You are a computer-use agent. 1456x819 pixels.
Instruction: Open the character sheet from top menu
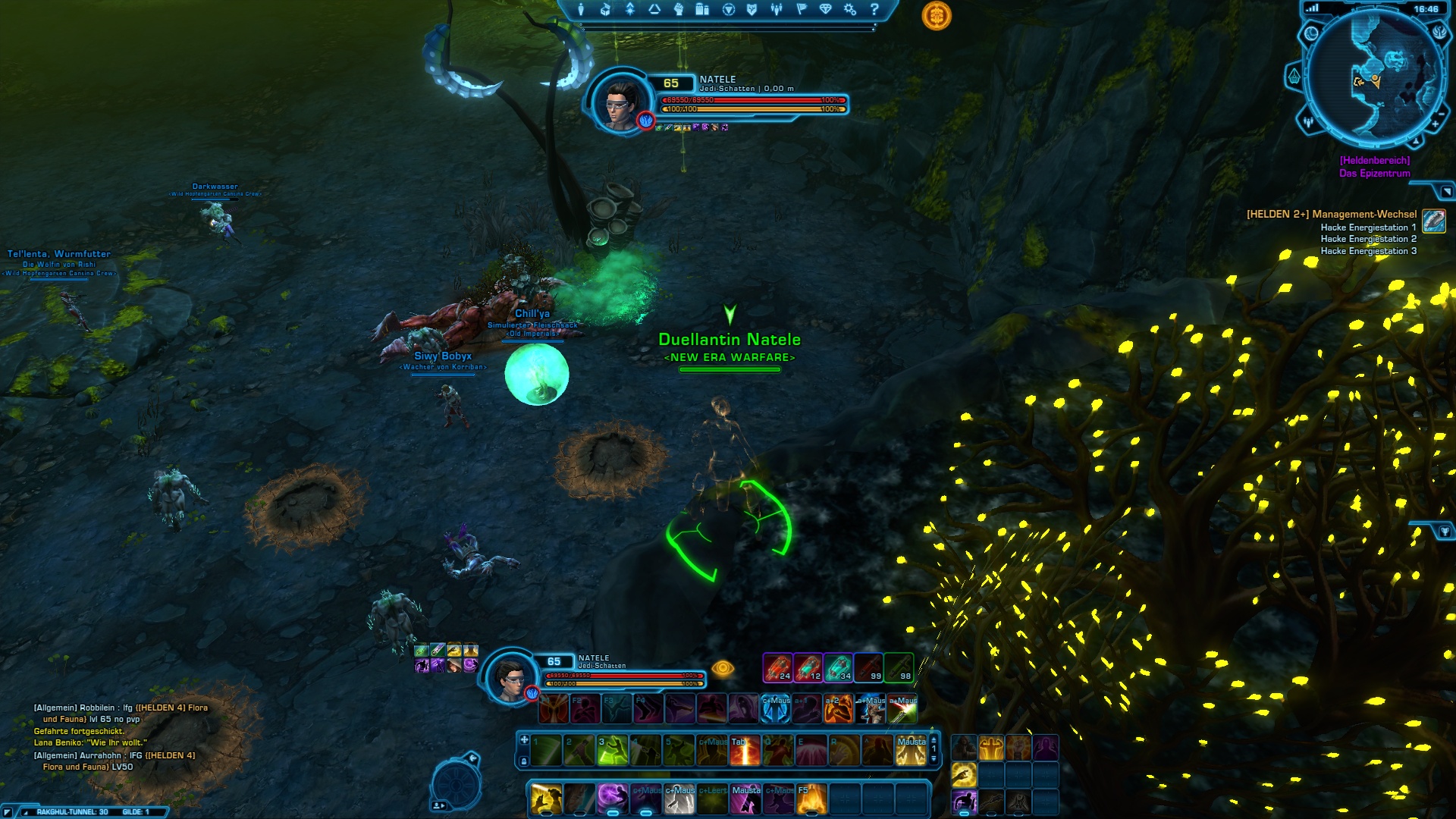point(581,9)
